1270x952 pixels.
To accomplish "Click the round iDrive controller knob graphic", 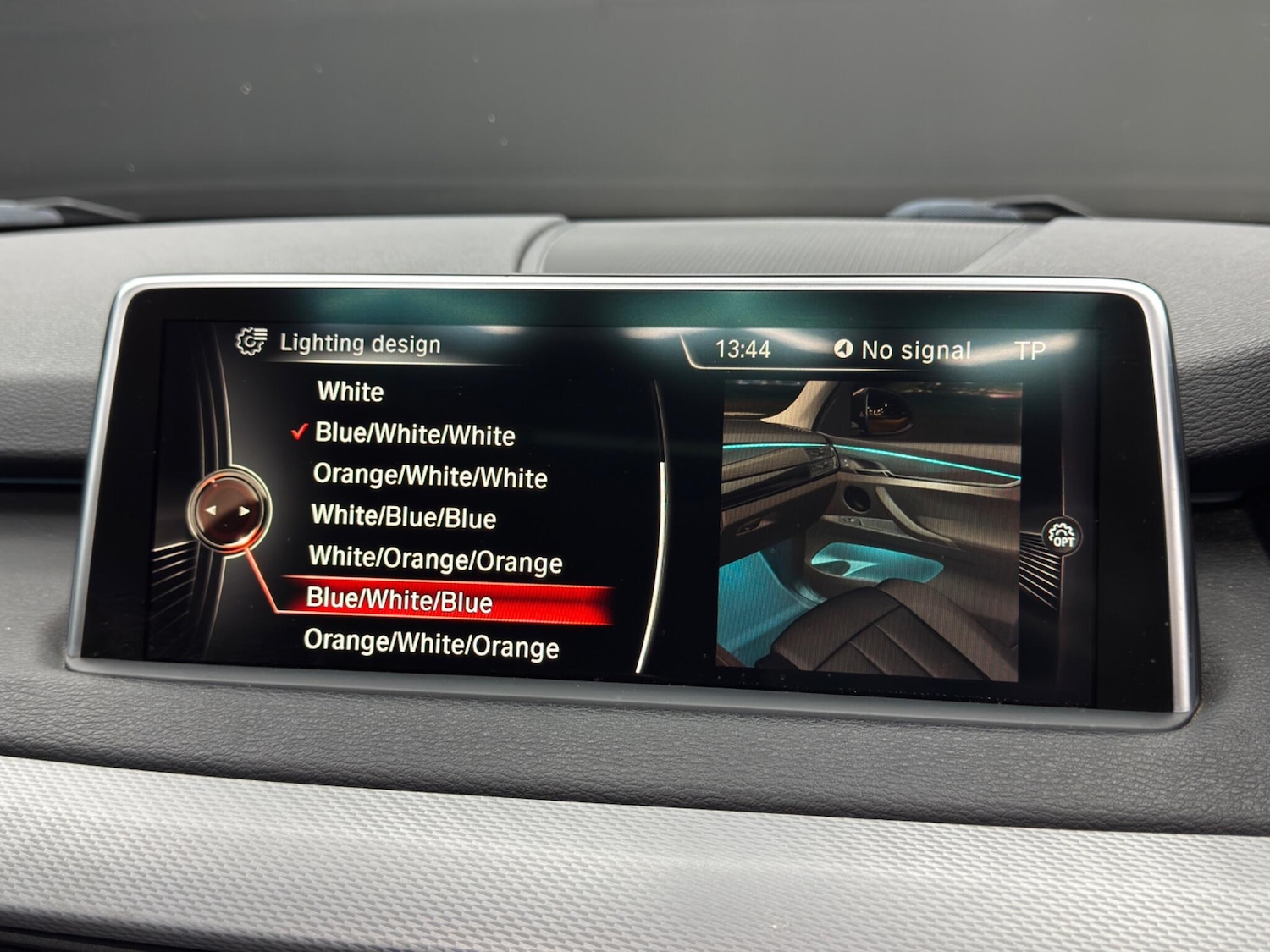I will [x=232, y=511].
